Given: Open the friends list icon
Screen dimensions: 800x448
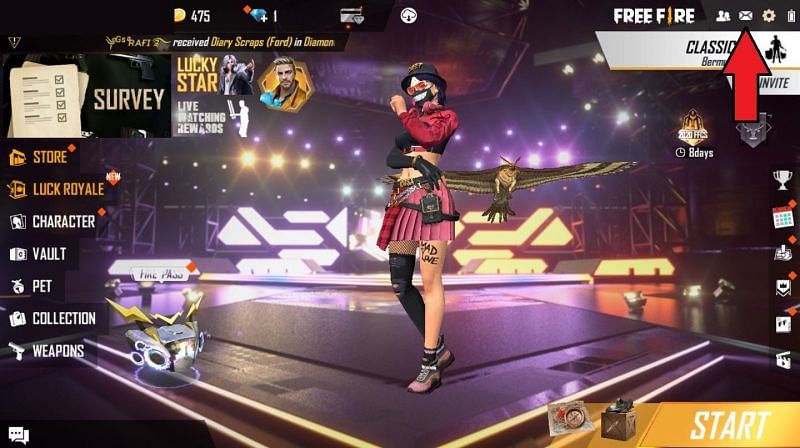Looking at the screenshot, I should pos(723,16).
